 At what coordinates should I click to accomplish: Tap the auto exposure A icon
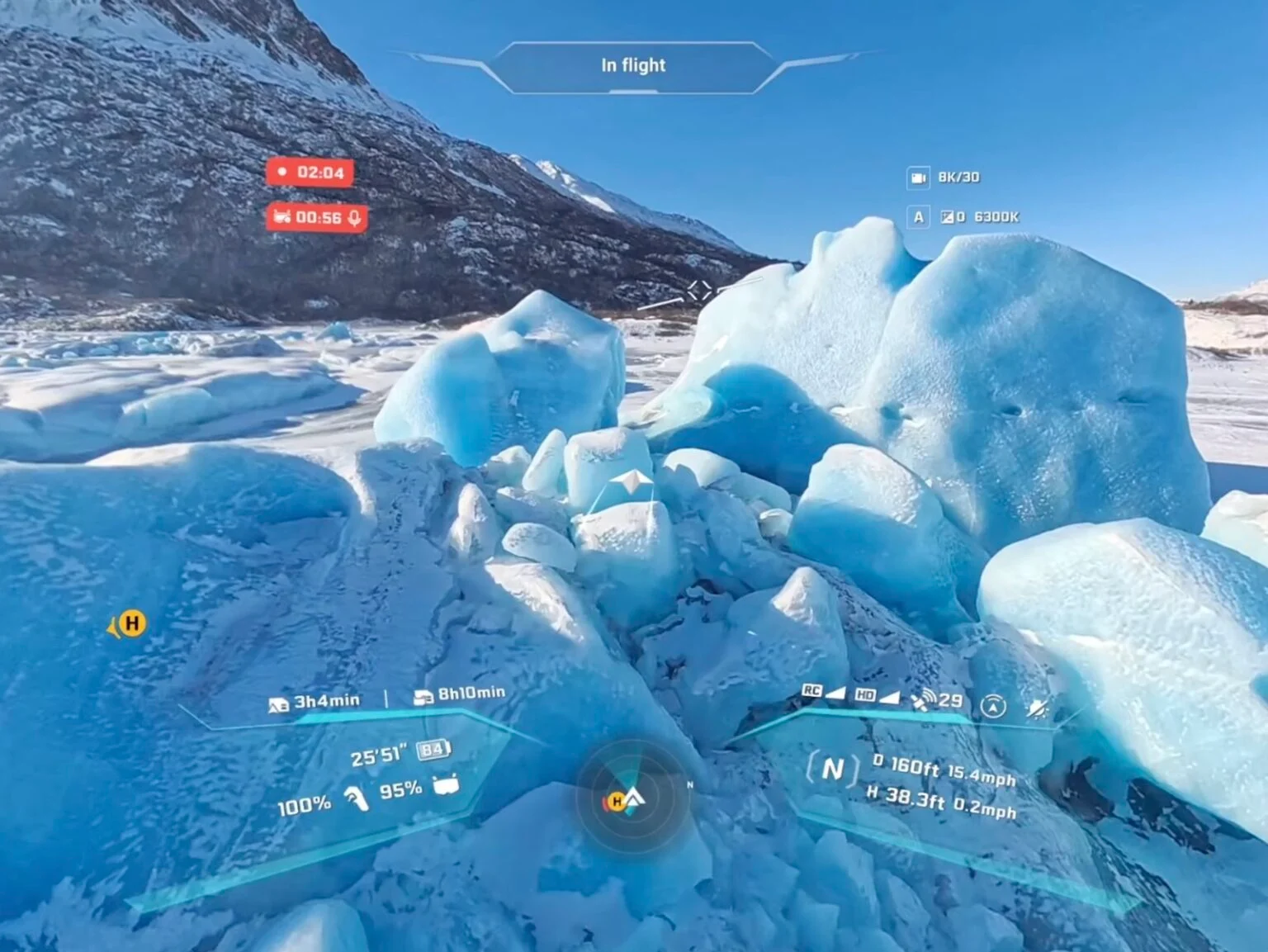[x=918, y=217]
